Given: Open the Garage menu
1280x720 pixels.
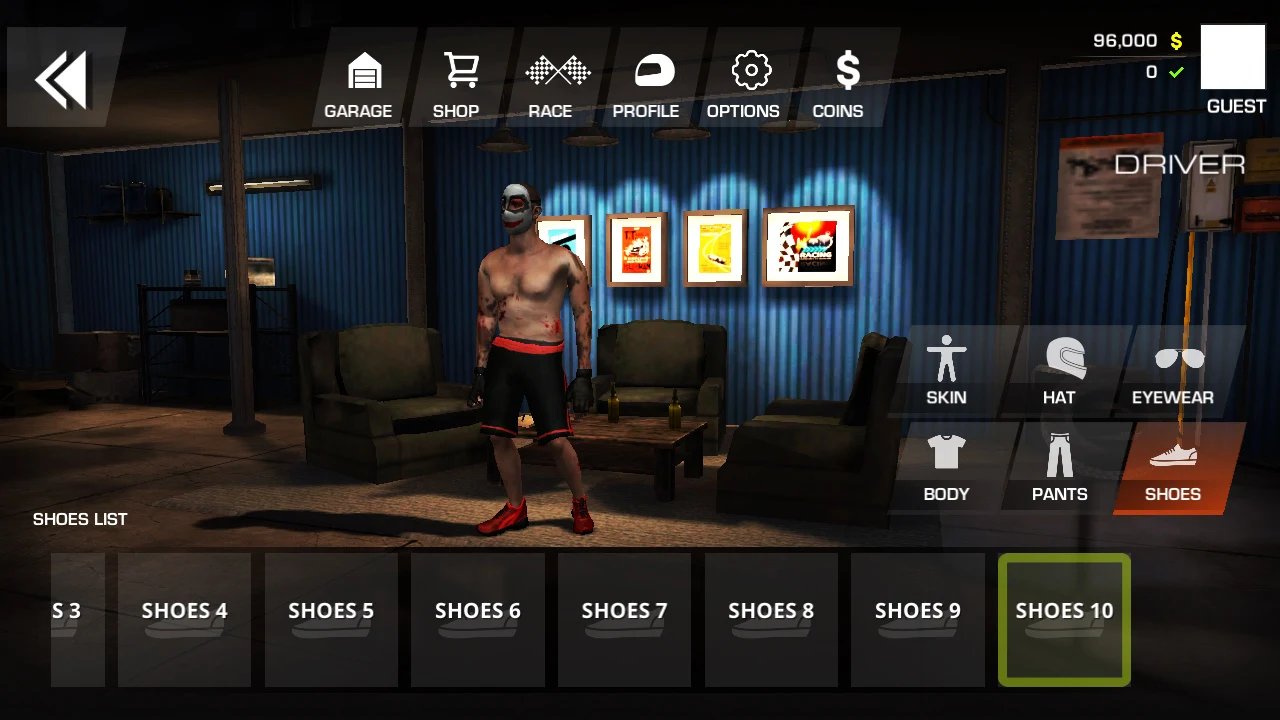Looking at the screenshot, I should pos(358,85).
